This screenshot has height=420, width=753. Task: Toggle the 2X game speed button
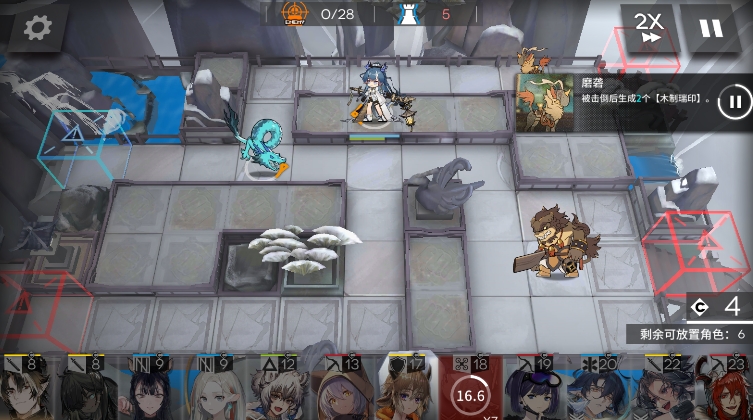[x=649, y=28]
